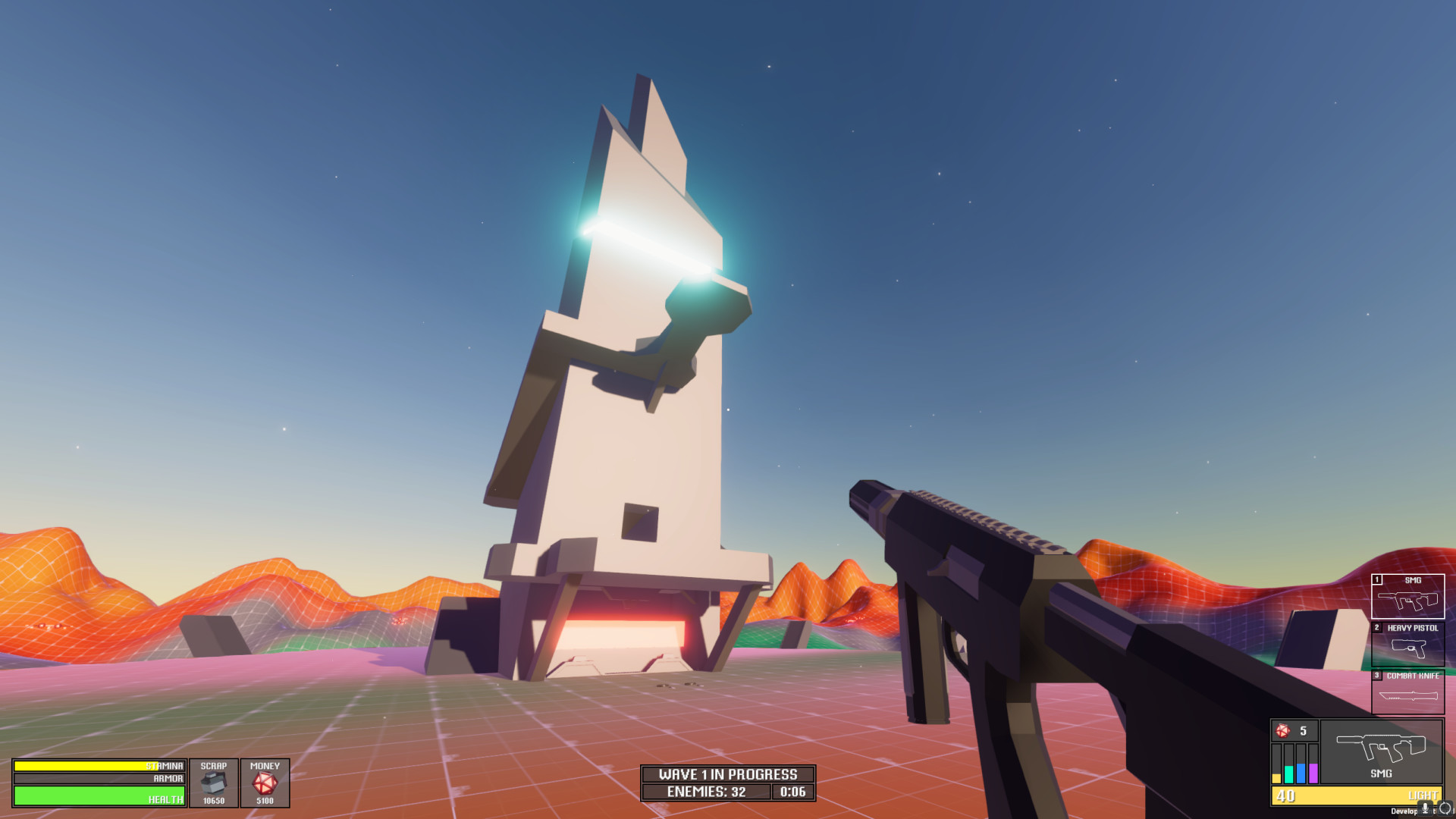Click the yellow LIGHT ammo bar showing 40
Viewport: 1456px width, 819px height.
1355,796
